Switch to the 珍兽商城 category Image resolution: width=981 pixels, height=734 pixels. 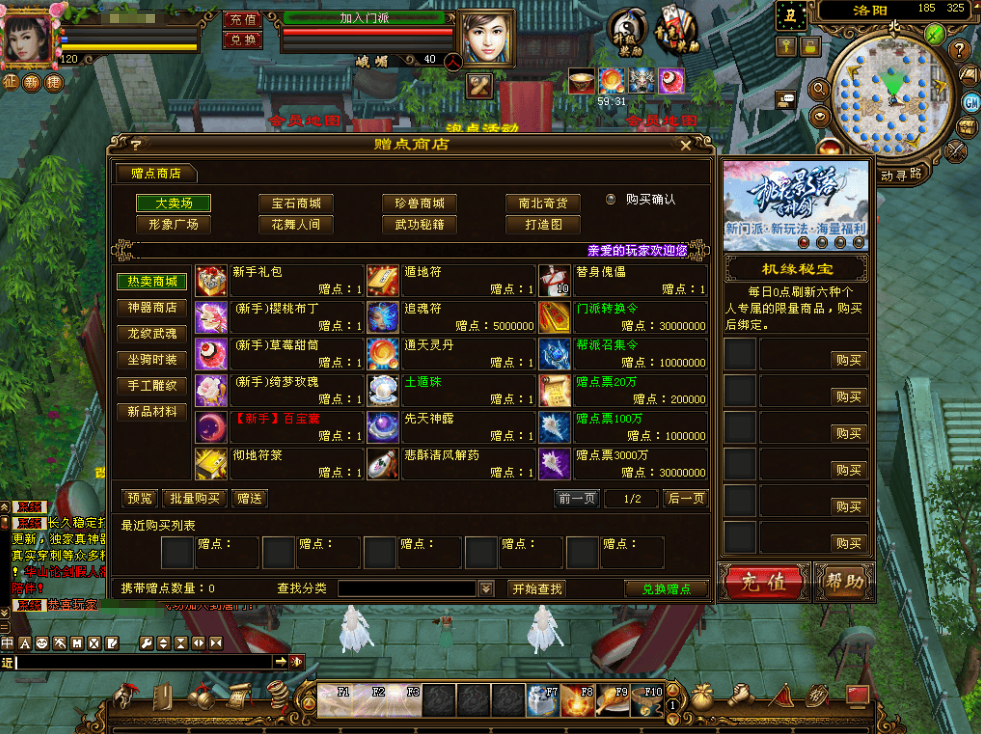pos(419,203)
